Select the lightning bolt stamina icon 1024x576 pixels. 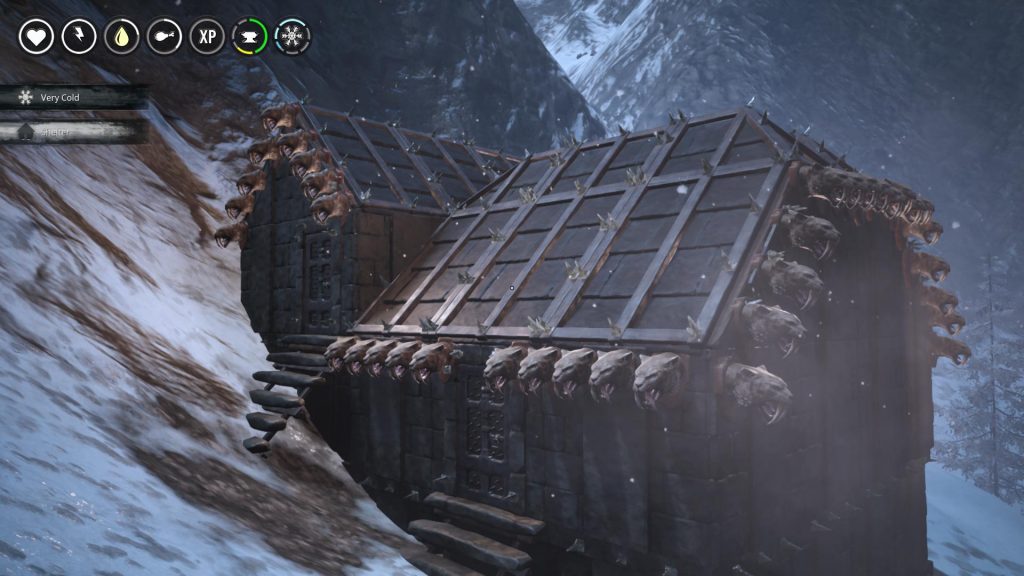(x=79, y=37)
